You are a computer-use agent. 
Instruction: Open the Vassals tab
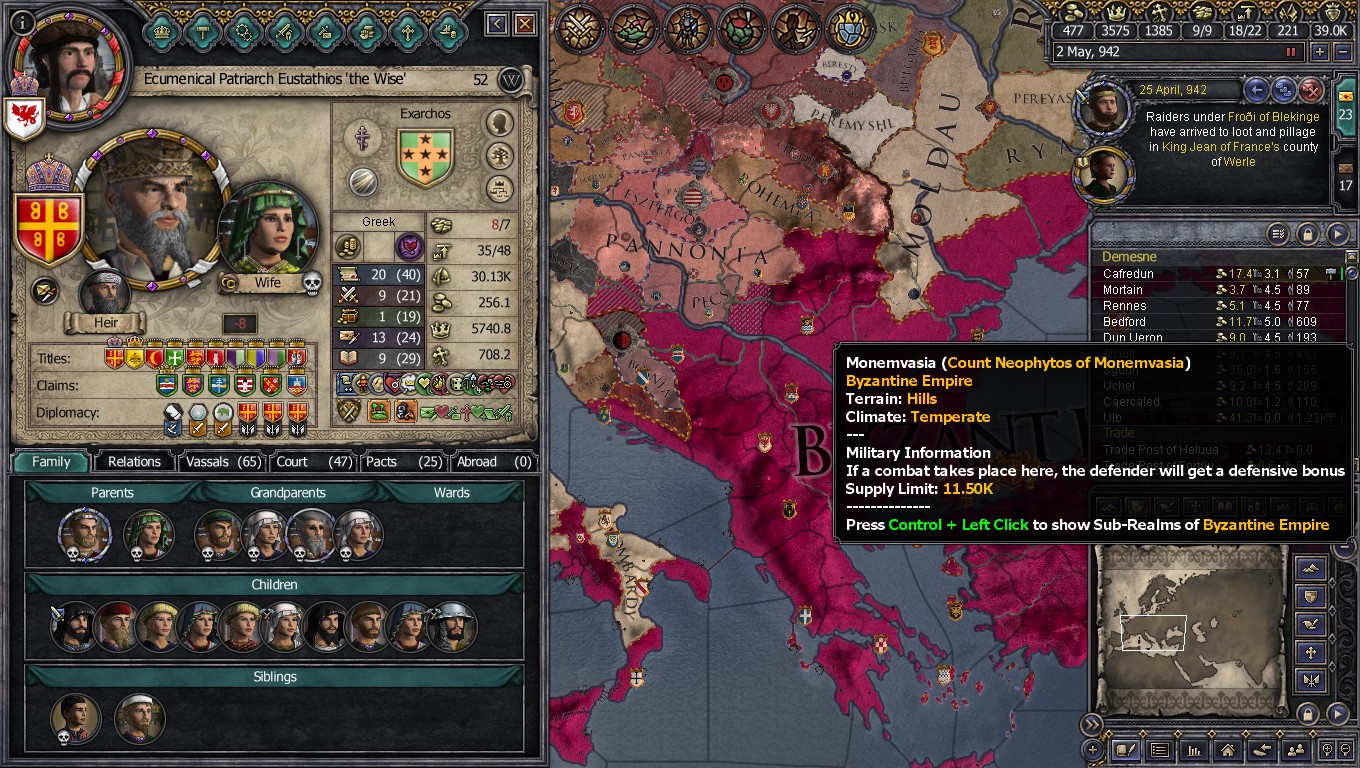point(221,461)
